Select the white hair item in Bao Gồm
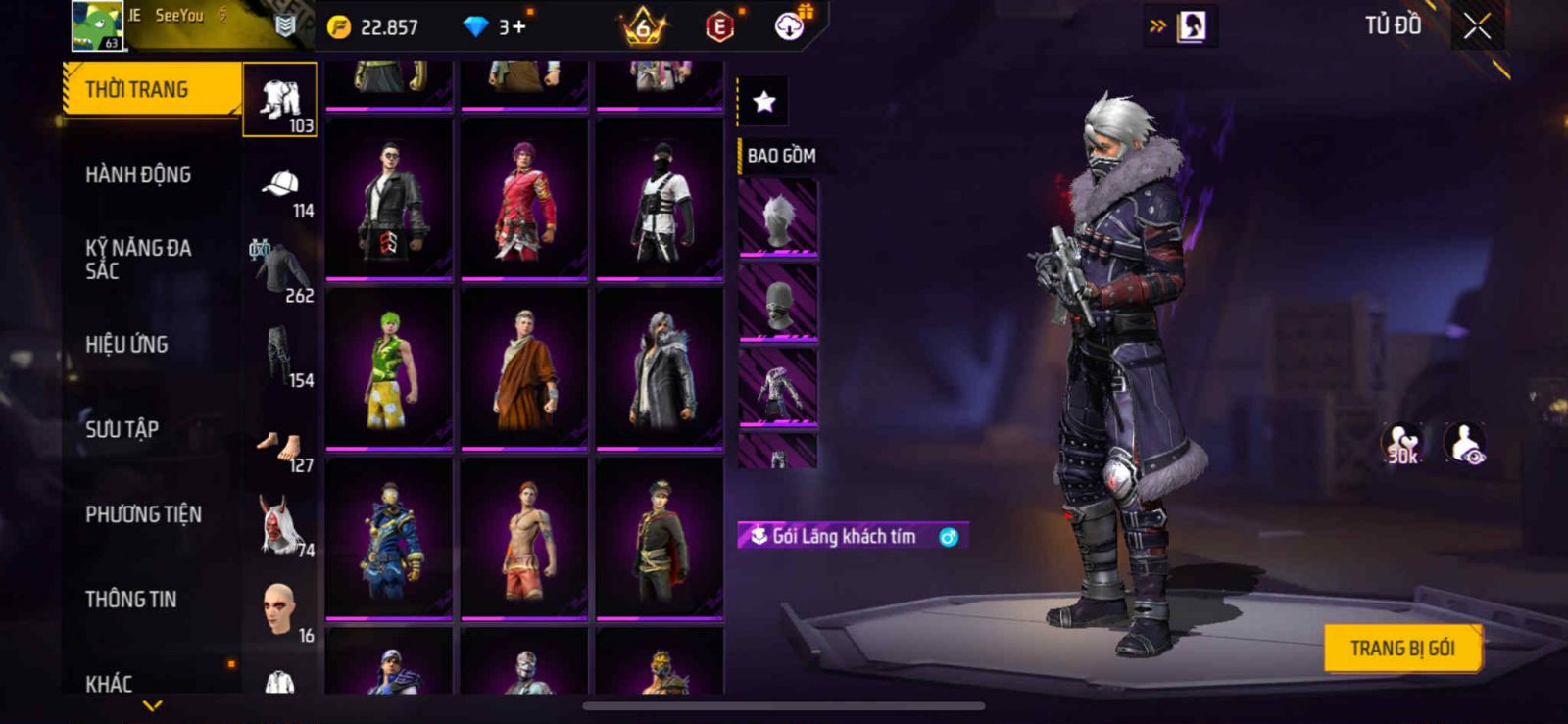This screenshot has width=1568, height=724. point(778,217)
